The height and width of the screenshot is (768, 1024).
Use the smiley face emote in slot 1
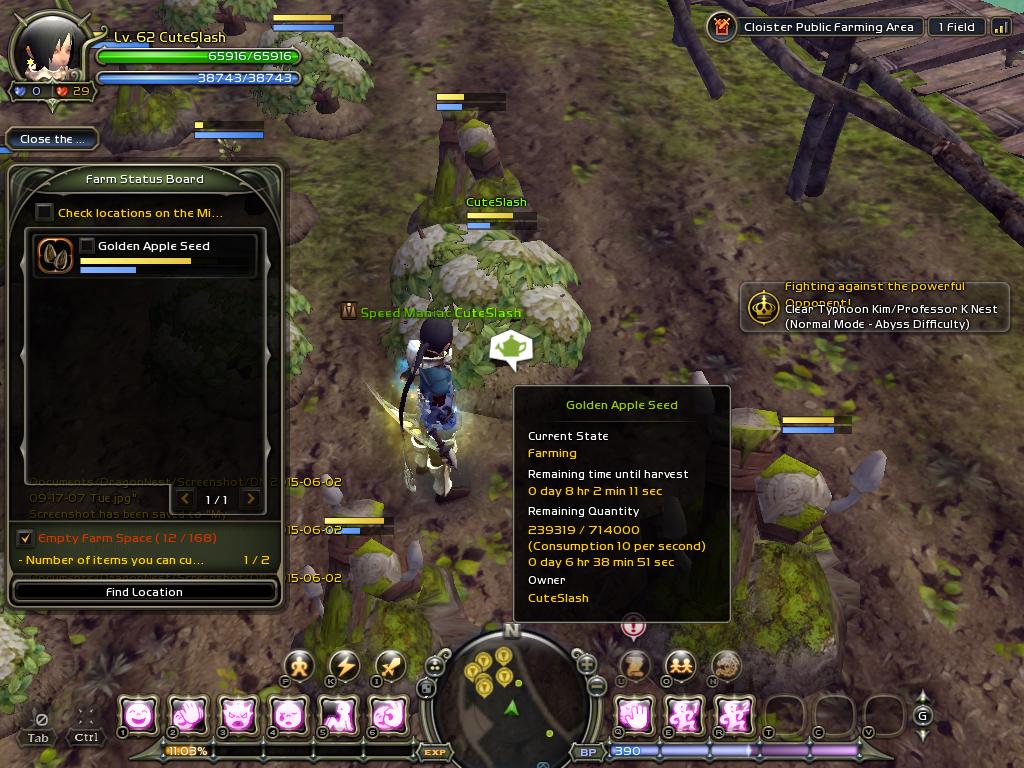coord(138,715)
